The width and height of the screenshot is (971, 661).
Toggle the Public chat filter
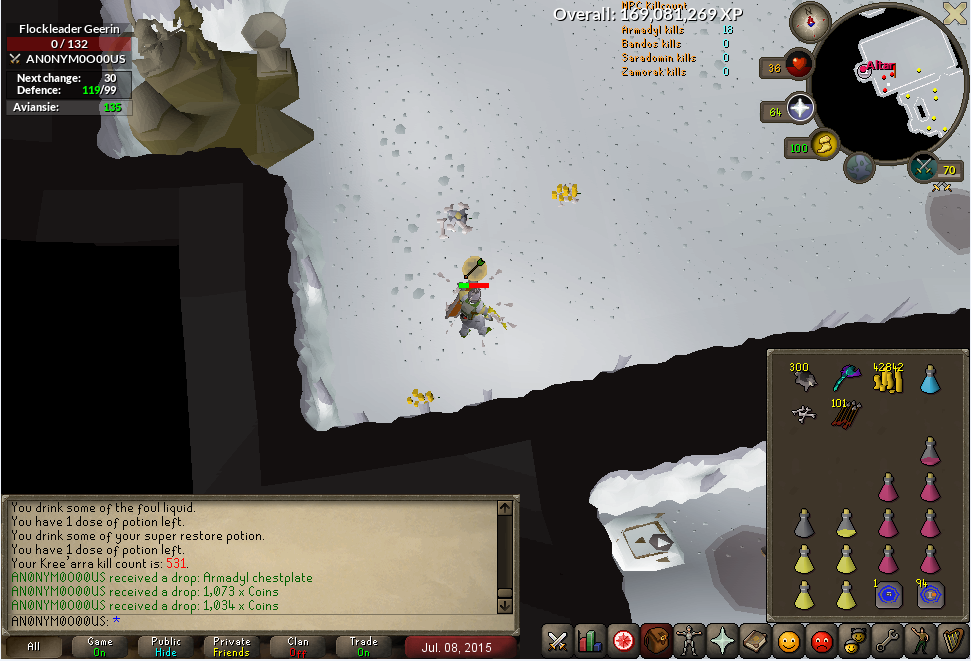click(x=166, y=647)
